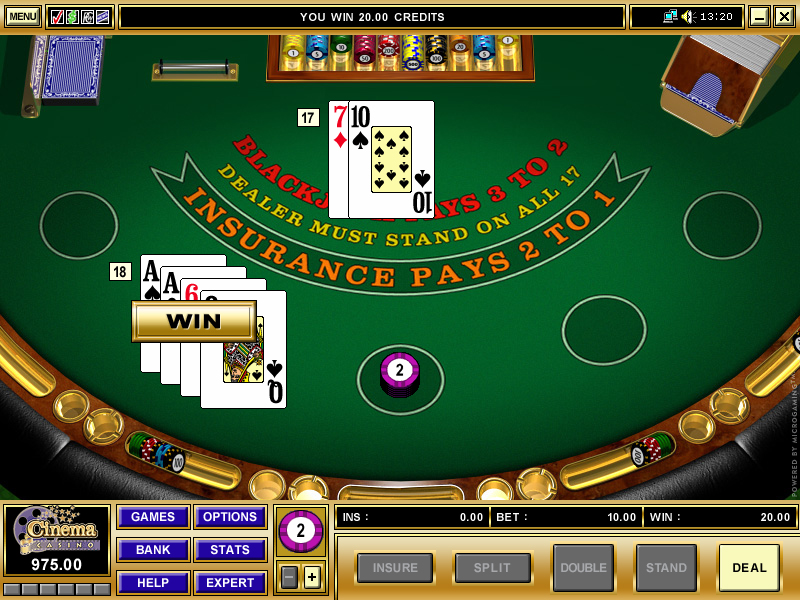The image size is (800, 600).
Task: Switch to EXPERT mode
Action: [x=230, y=583]
